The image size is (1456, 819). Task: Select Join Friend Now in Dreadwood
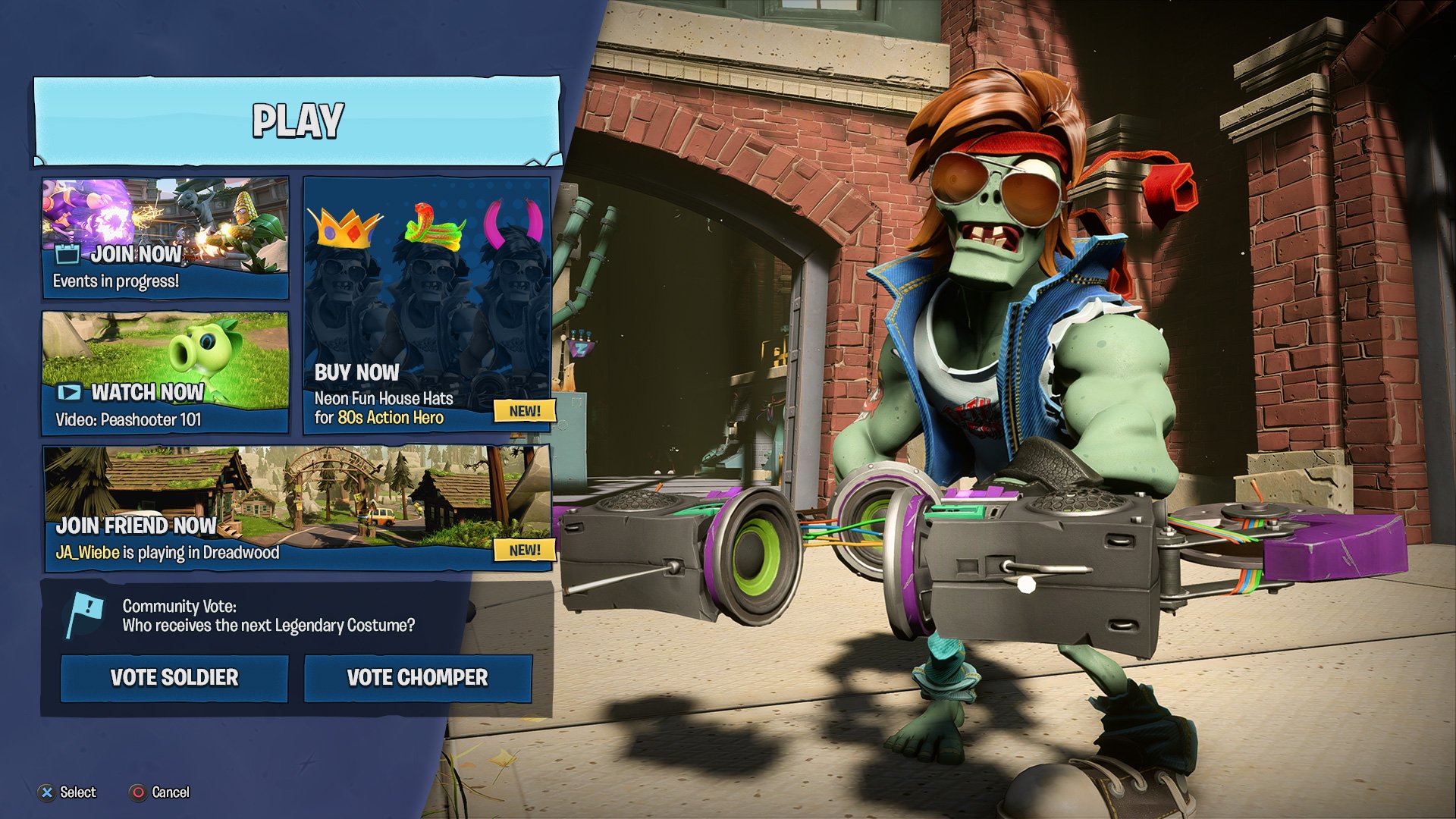[x=297, y=508]
